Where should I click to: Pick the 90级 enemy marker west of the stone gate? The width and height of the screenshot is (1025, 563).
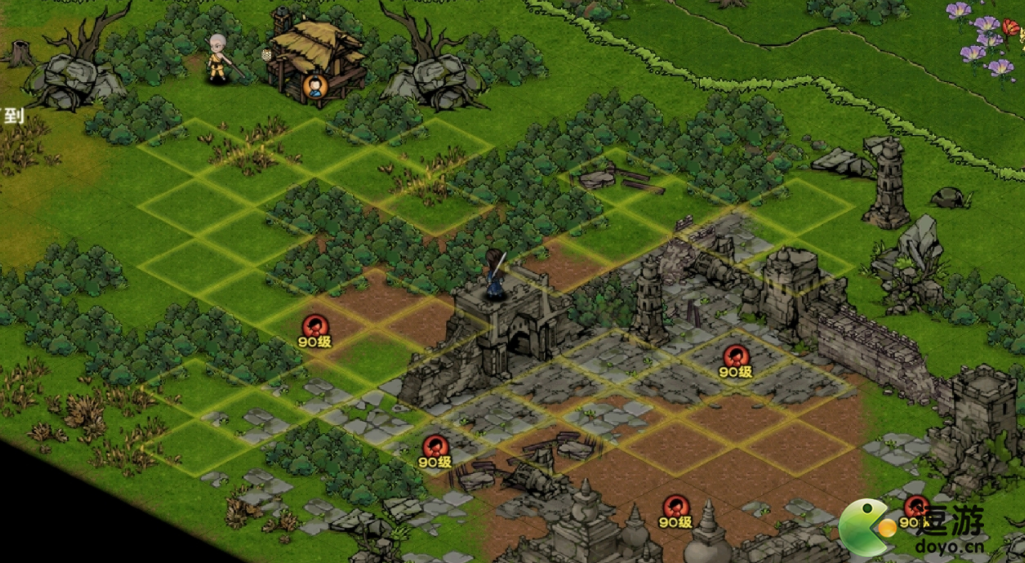[316, 325]
